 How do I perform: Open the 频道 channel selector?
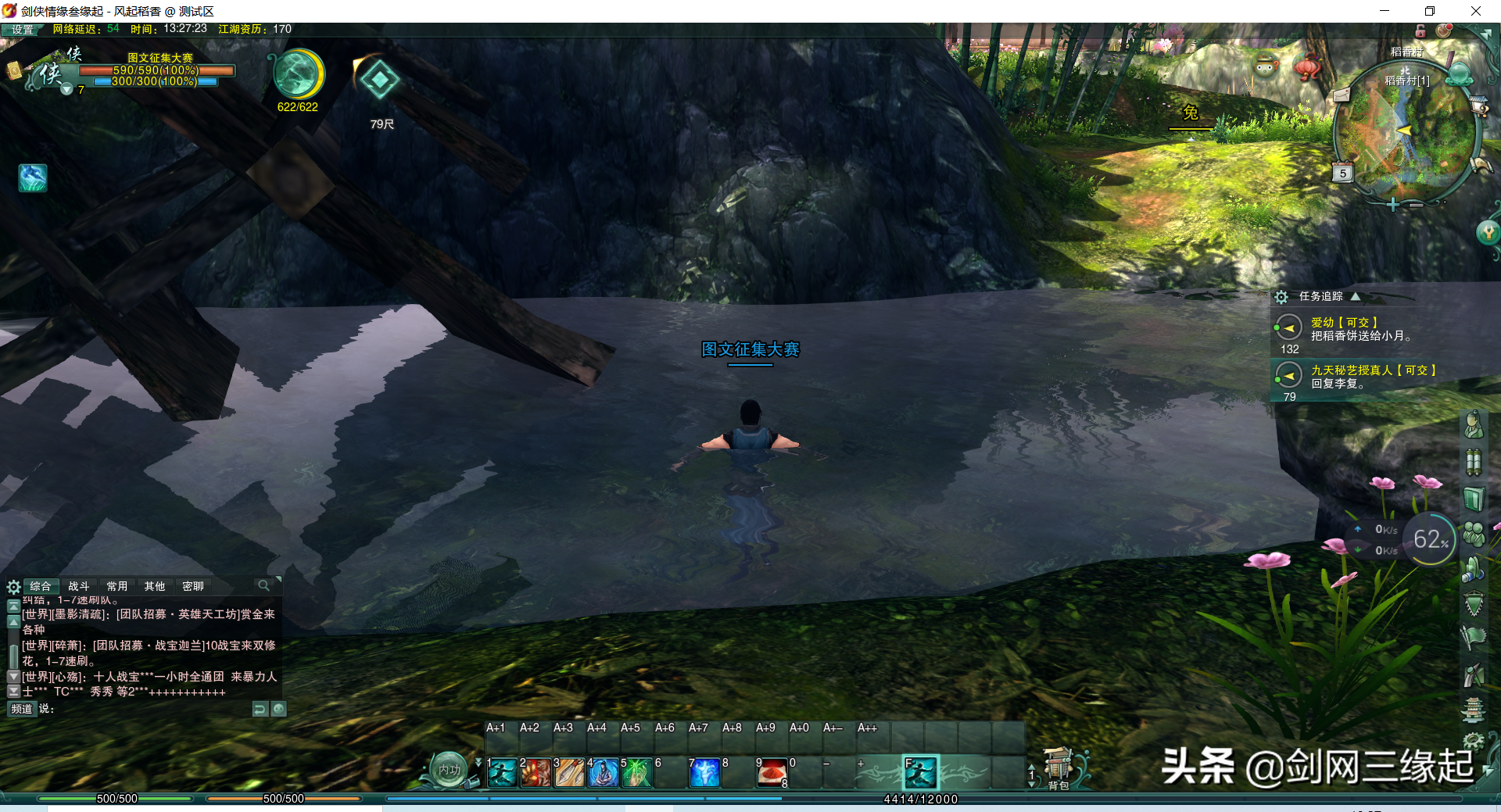pyautogui.click(x=21, y=709)
